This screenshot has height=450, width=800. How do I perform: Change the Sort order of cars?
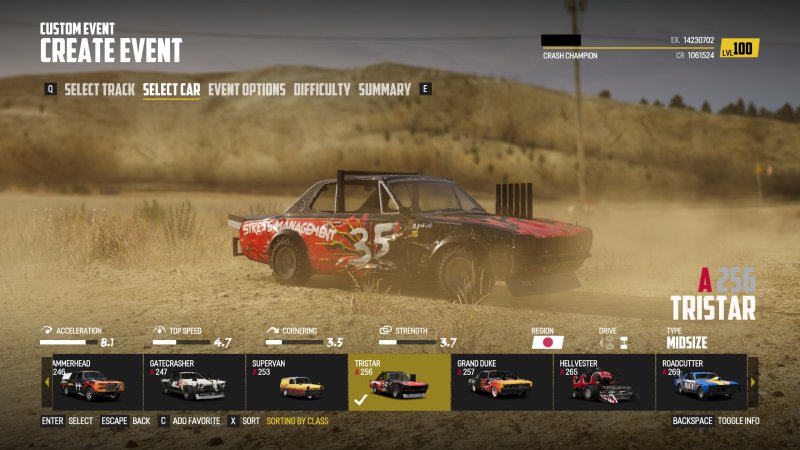(250, 421)
